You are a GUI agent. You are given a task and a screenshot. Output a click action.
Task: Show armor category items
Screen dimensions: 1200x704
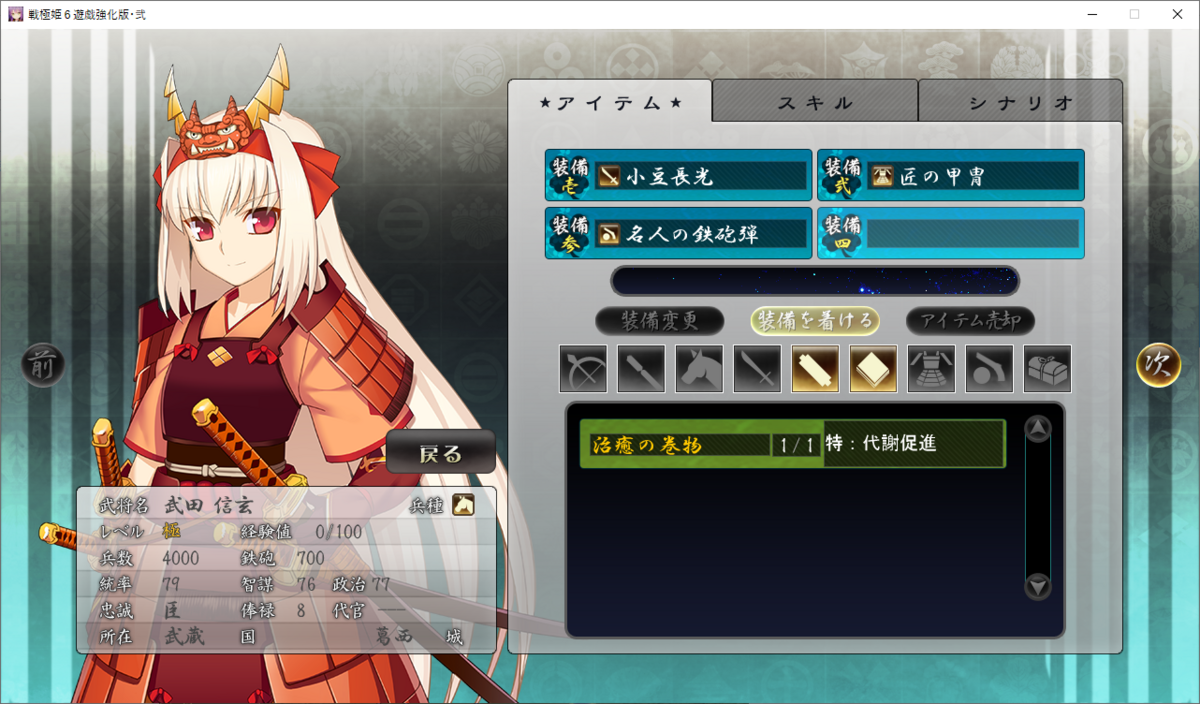point(931,369)
